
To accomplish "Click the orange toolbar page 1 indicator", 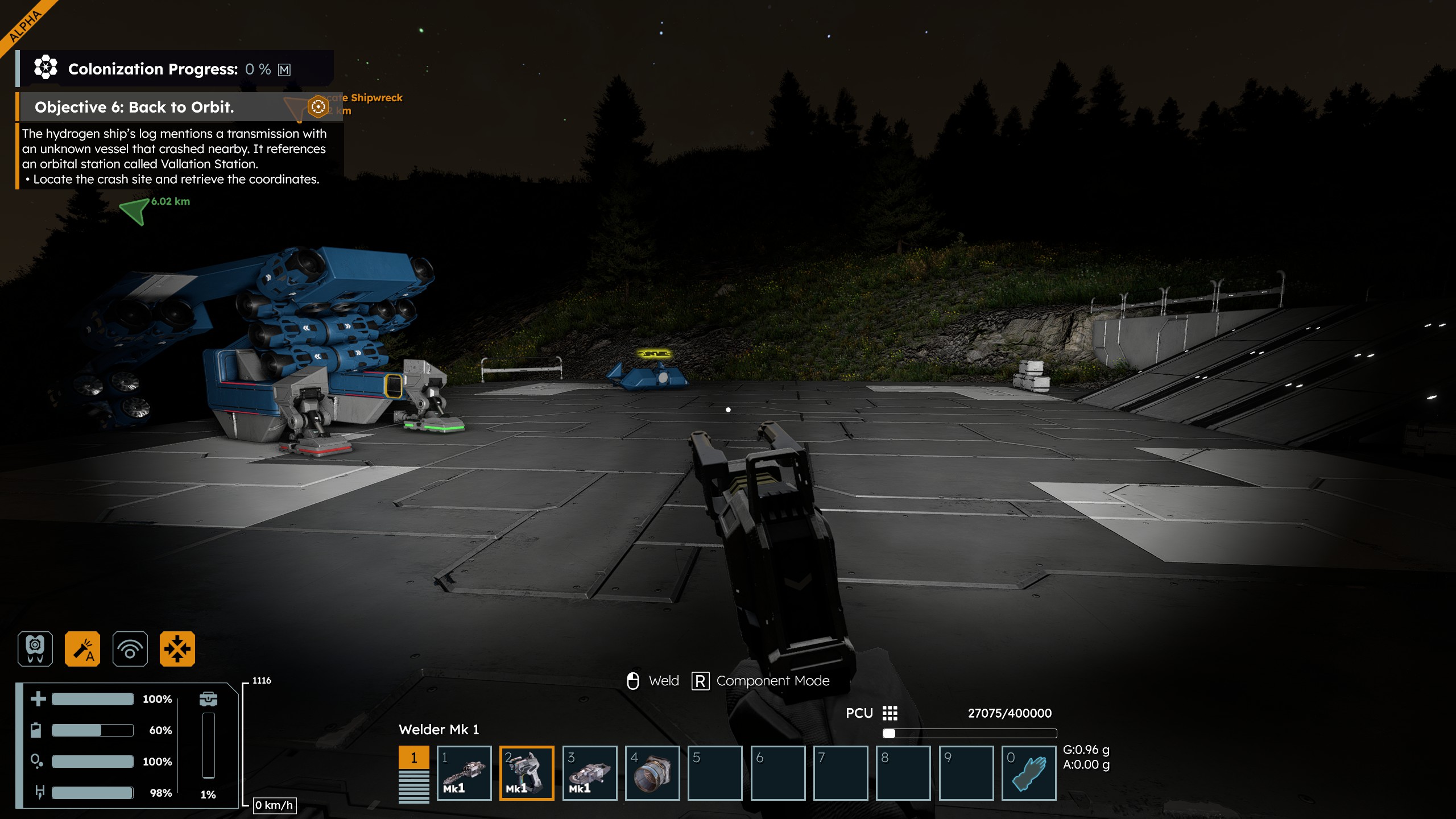I will (x=413, y=758).
